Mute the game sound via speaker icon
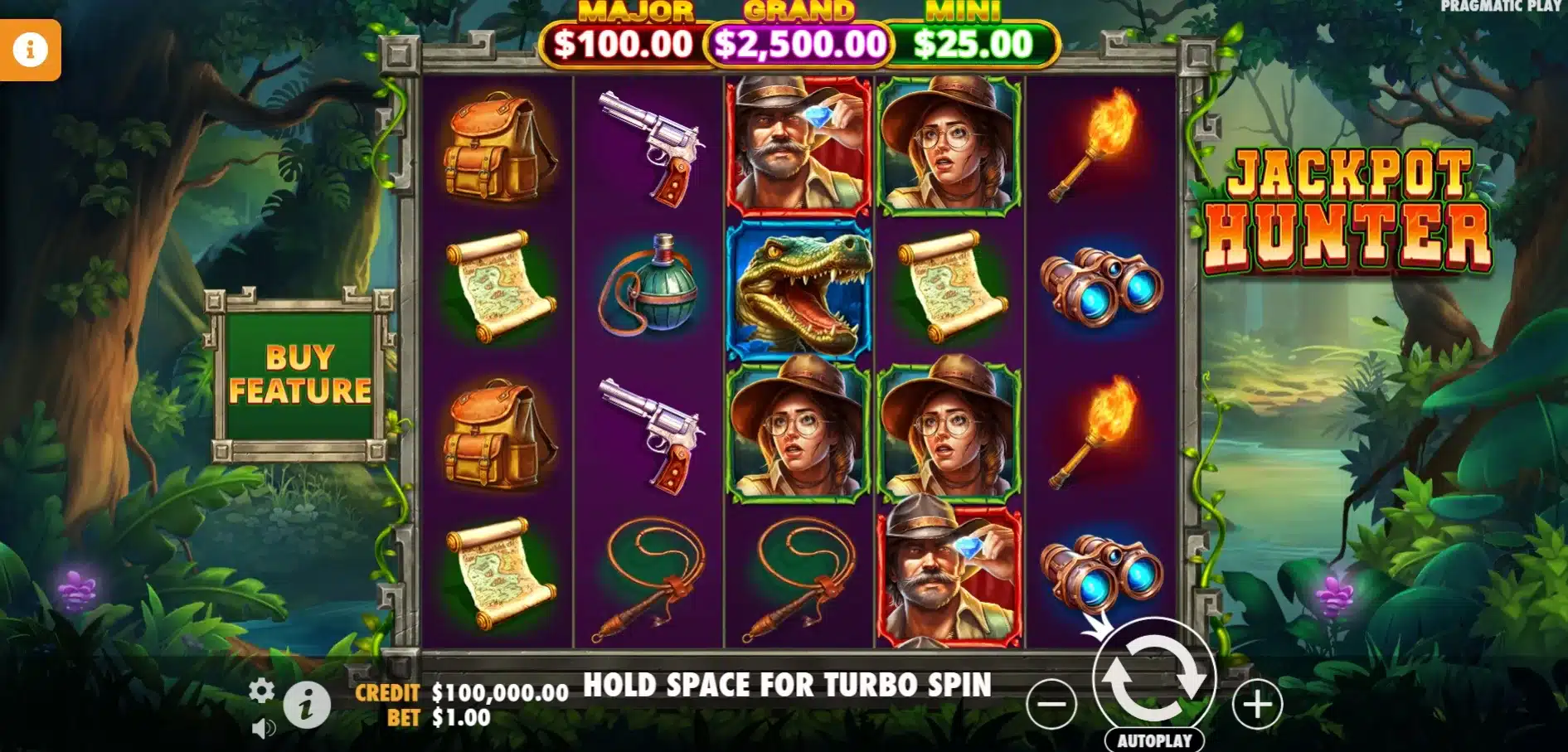 click(x=262, y=728)
